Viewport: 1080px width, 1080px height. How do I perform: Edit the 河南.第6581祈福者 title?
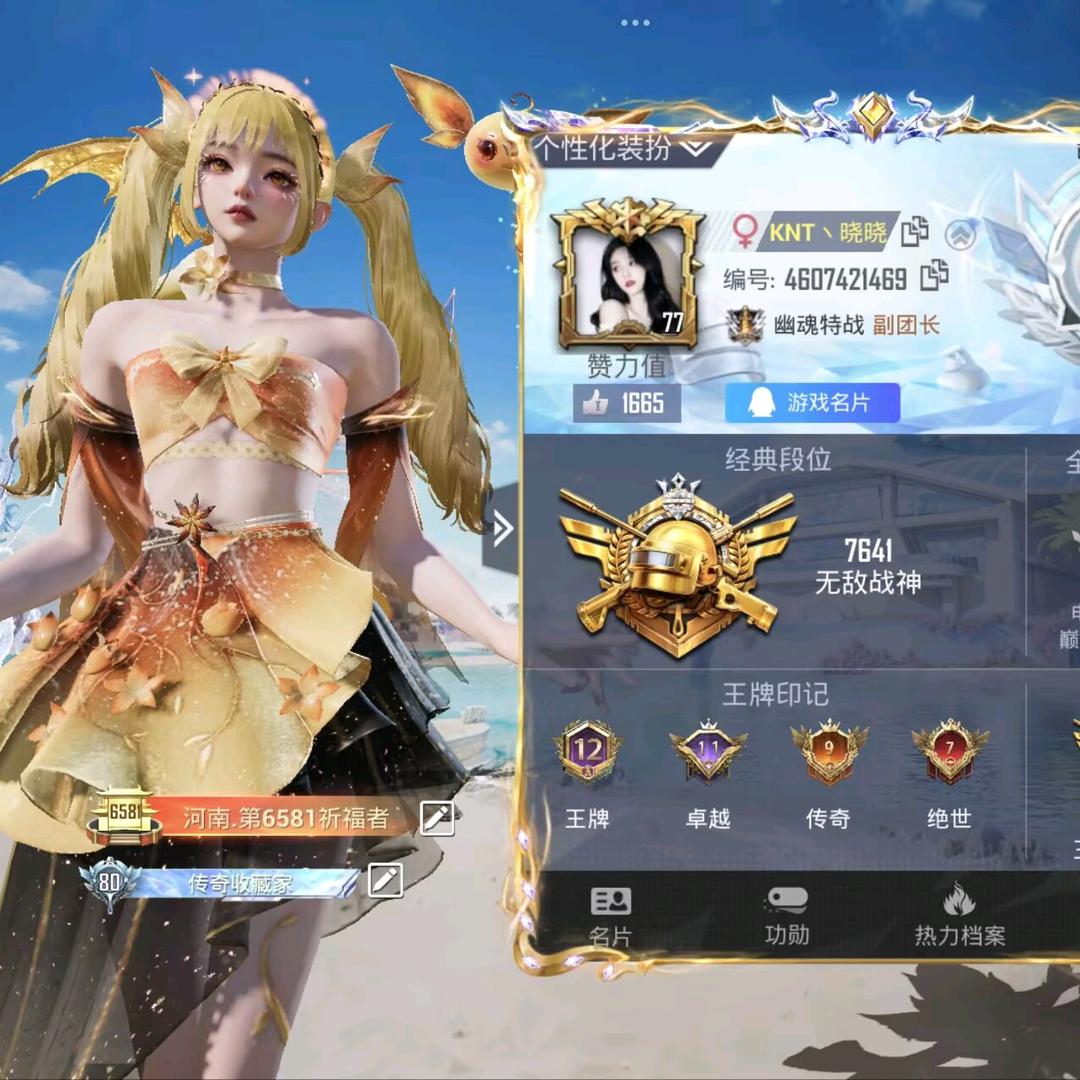point(437,818)
